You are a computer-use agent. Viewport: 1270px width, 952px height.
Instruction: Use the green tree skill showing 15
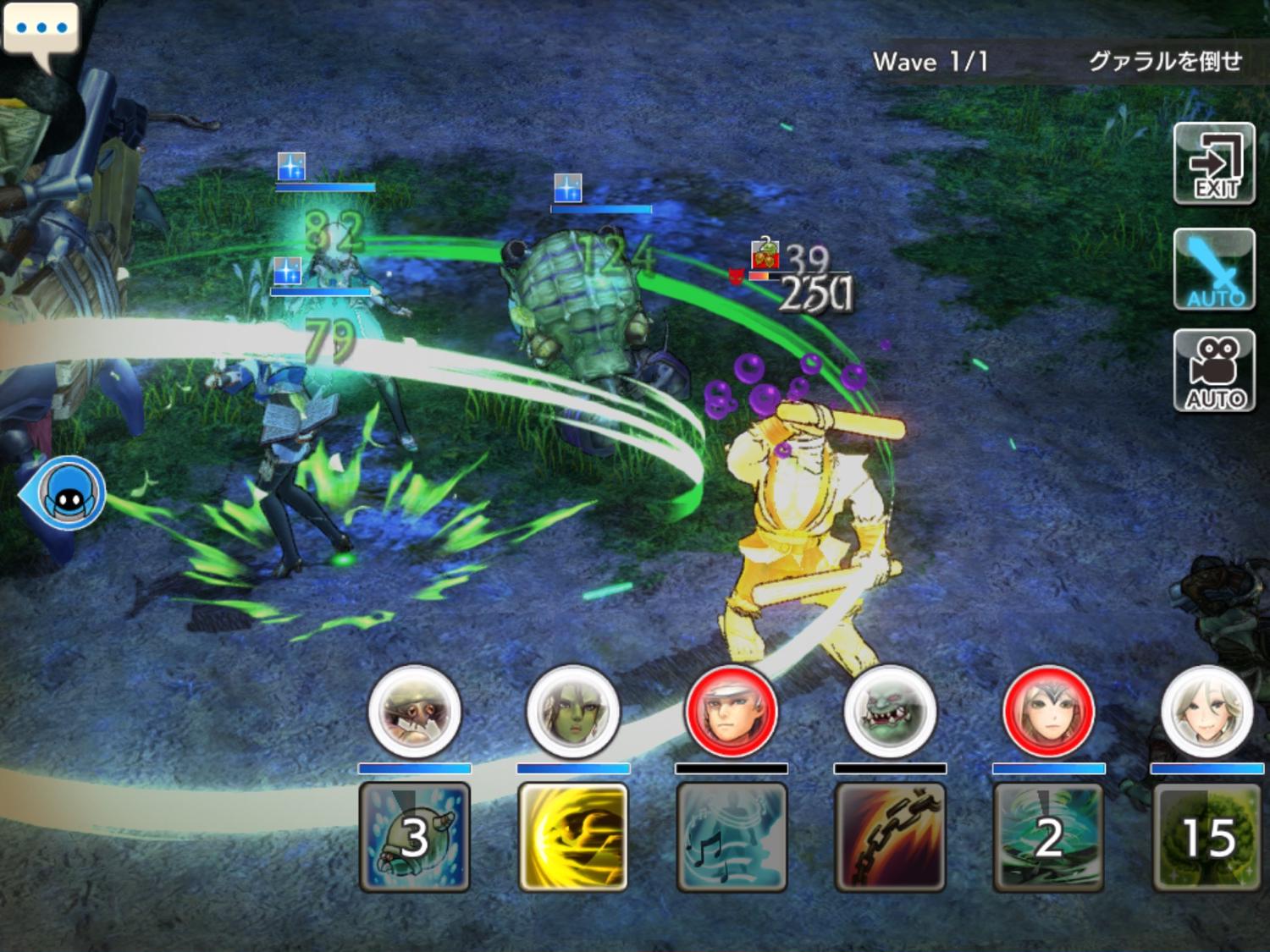tap(1206, 837)
